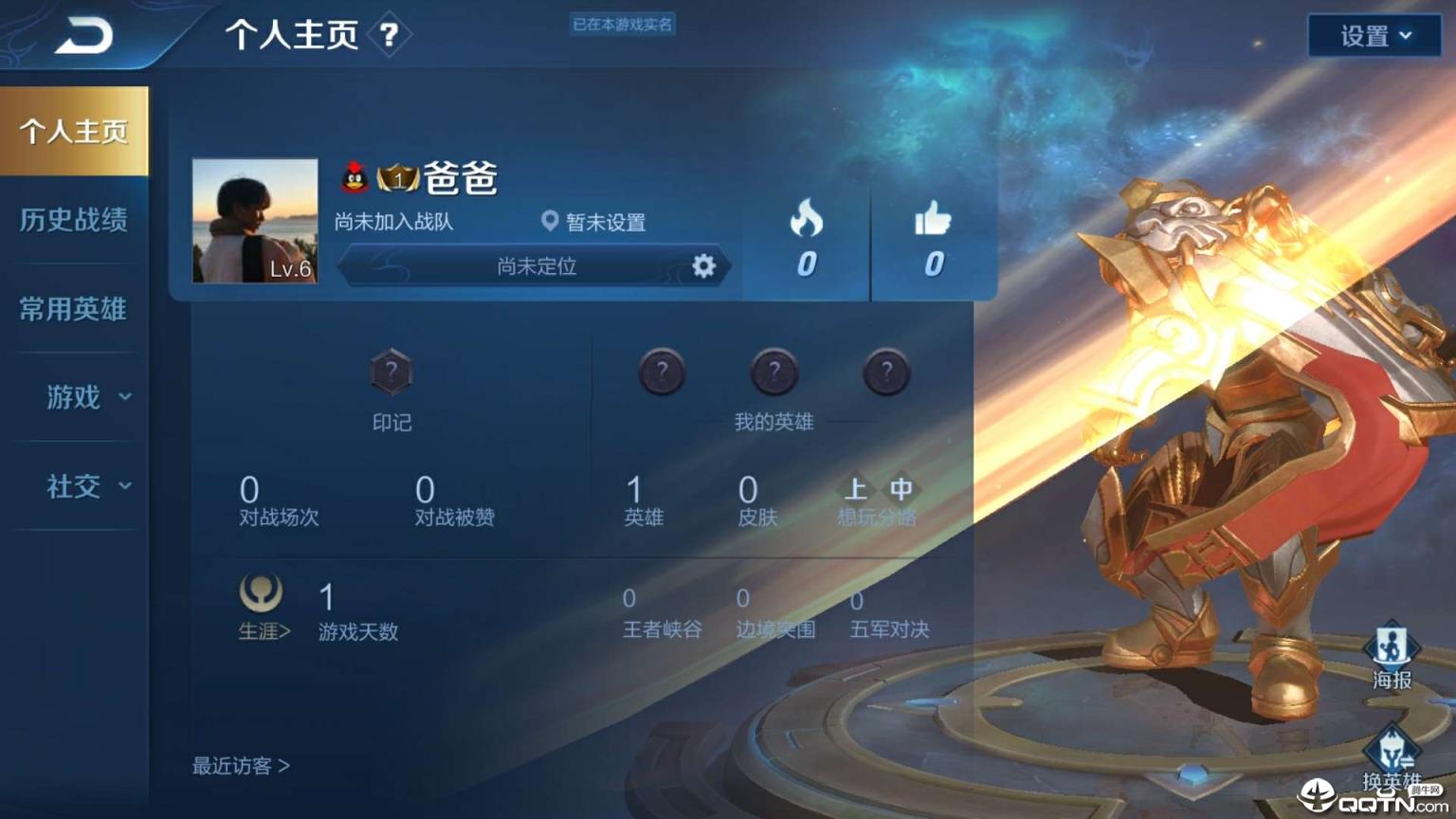Switch to the 常用英雄 tab
This screenshot has height=819, width=1456.
click(x=75, y=309)
